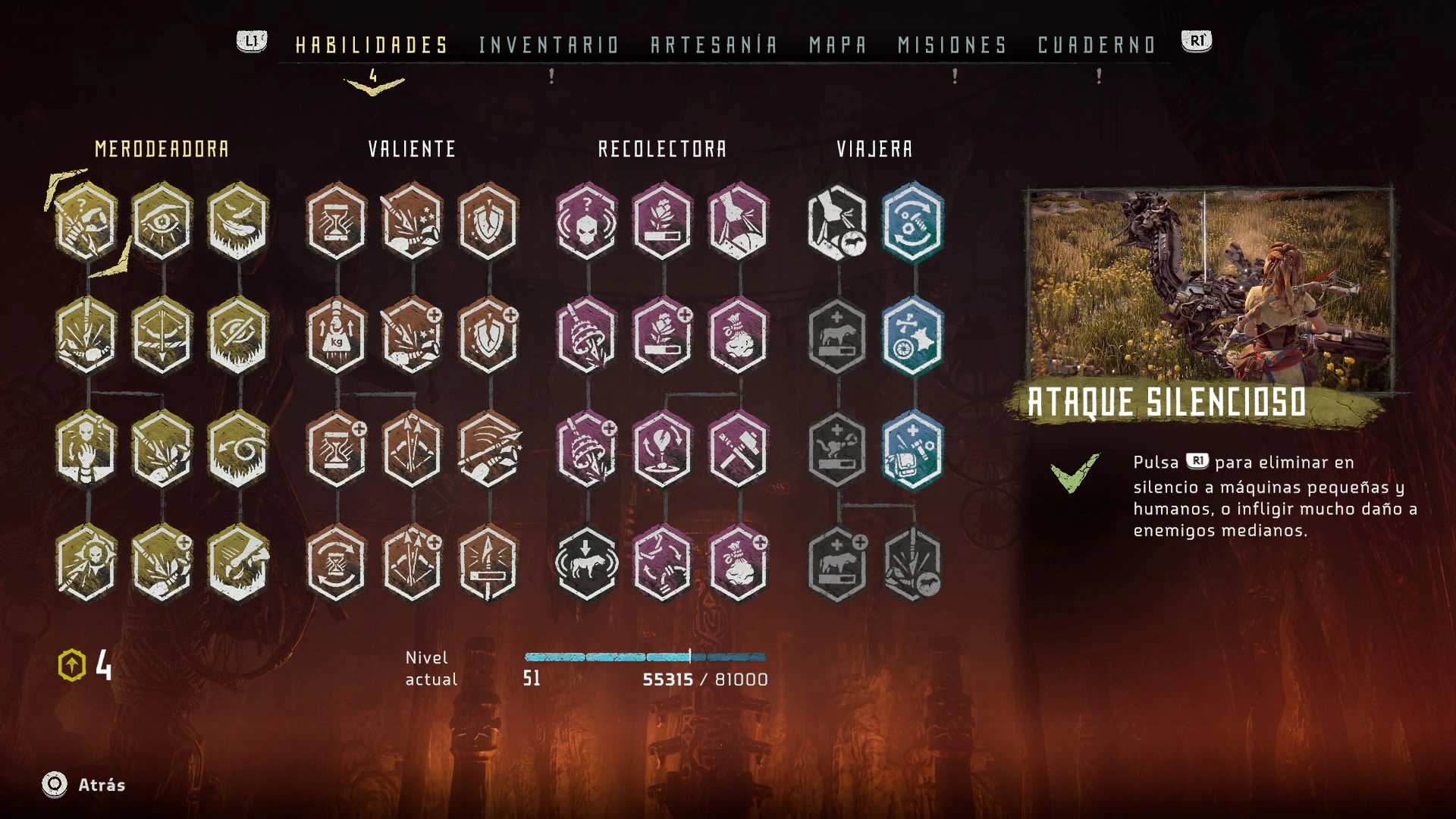Choose the kg weight skill in Valiente
1456x819 pixels.
337,335
